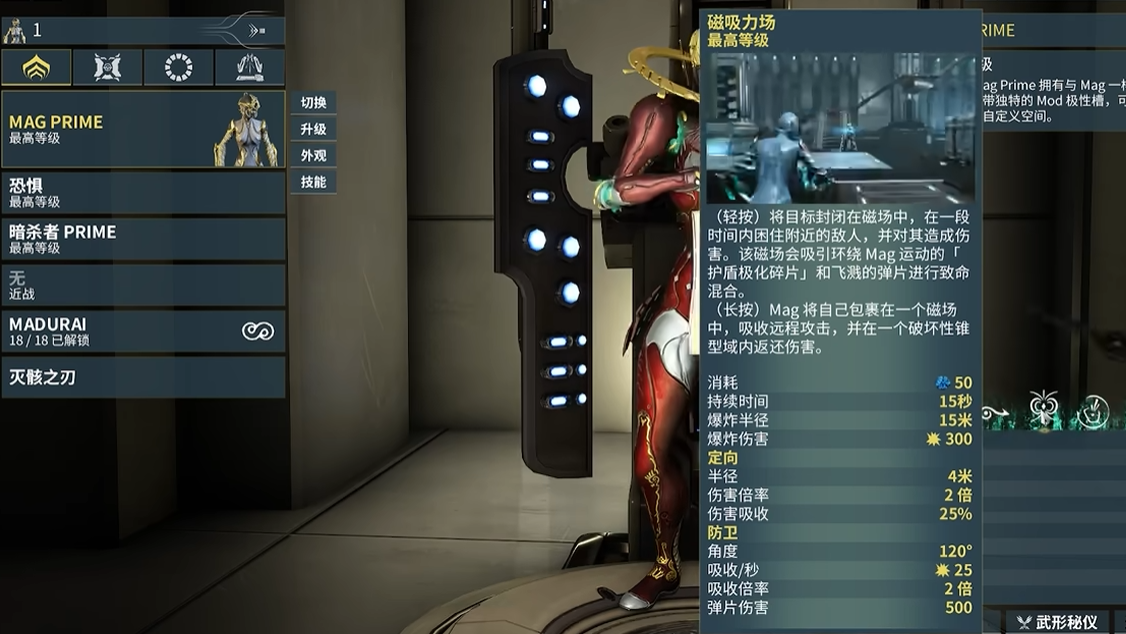Select the owl-shaped ability icon

(x=1043, y=407)
